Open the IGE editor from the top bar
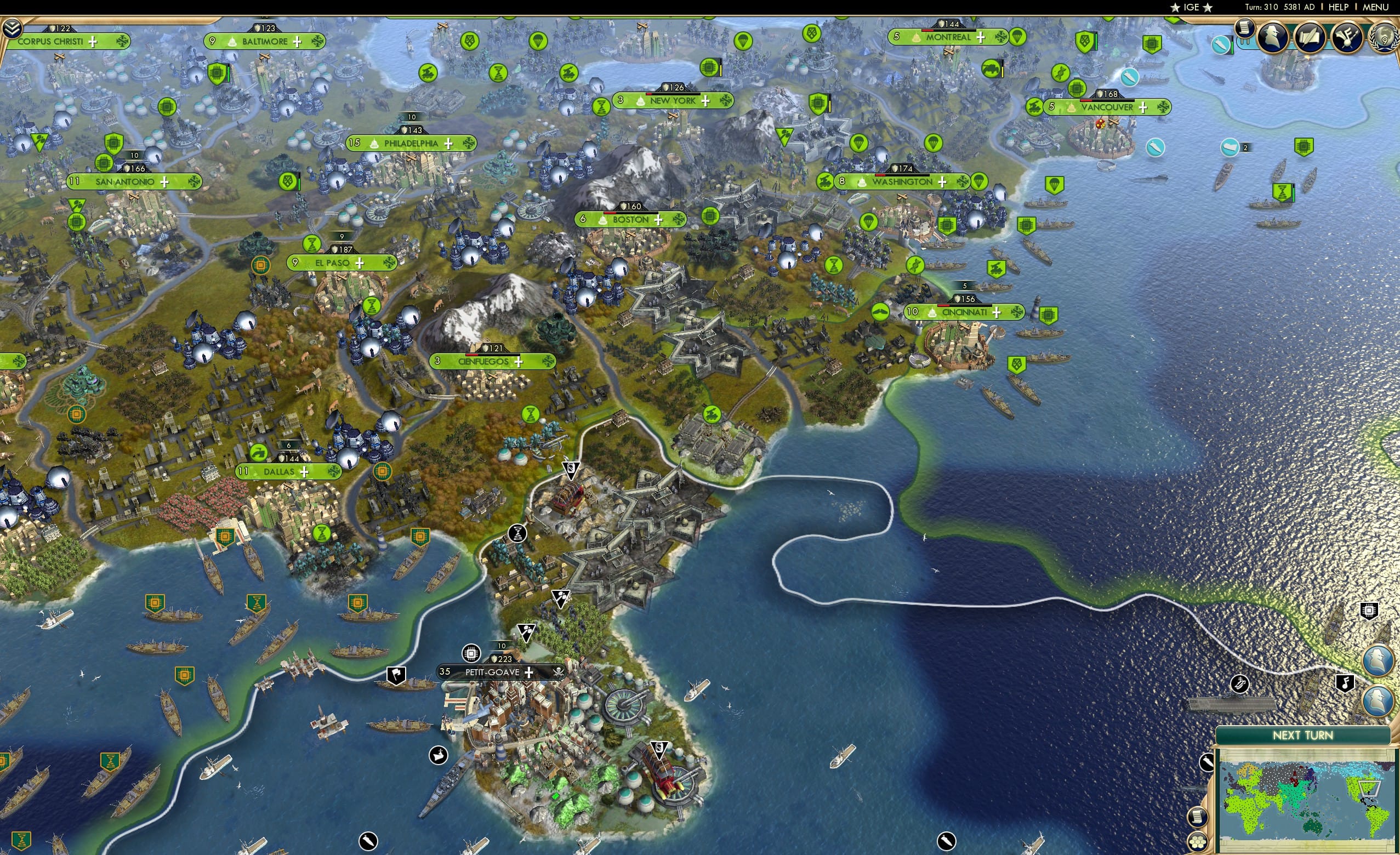This screenshot has height=855, width=1400. (1191, 7)
